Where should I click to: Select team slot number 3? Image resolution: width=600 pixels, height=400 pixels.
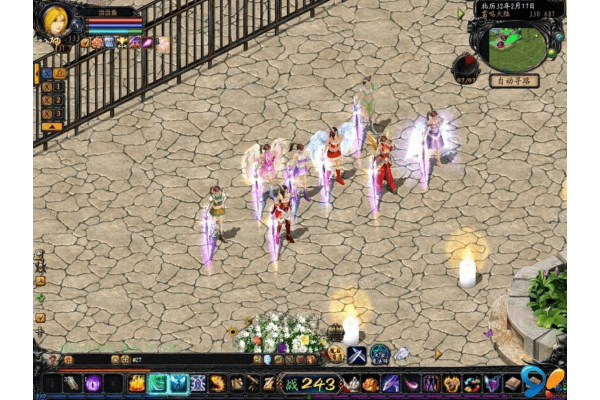[58, 113]
